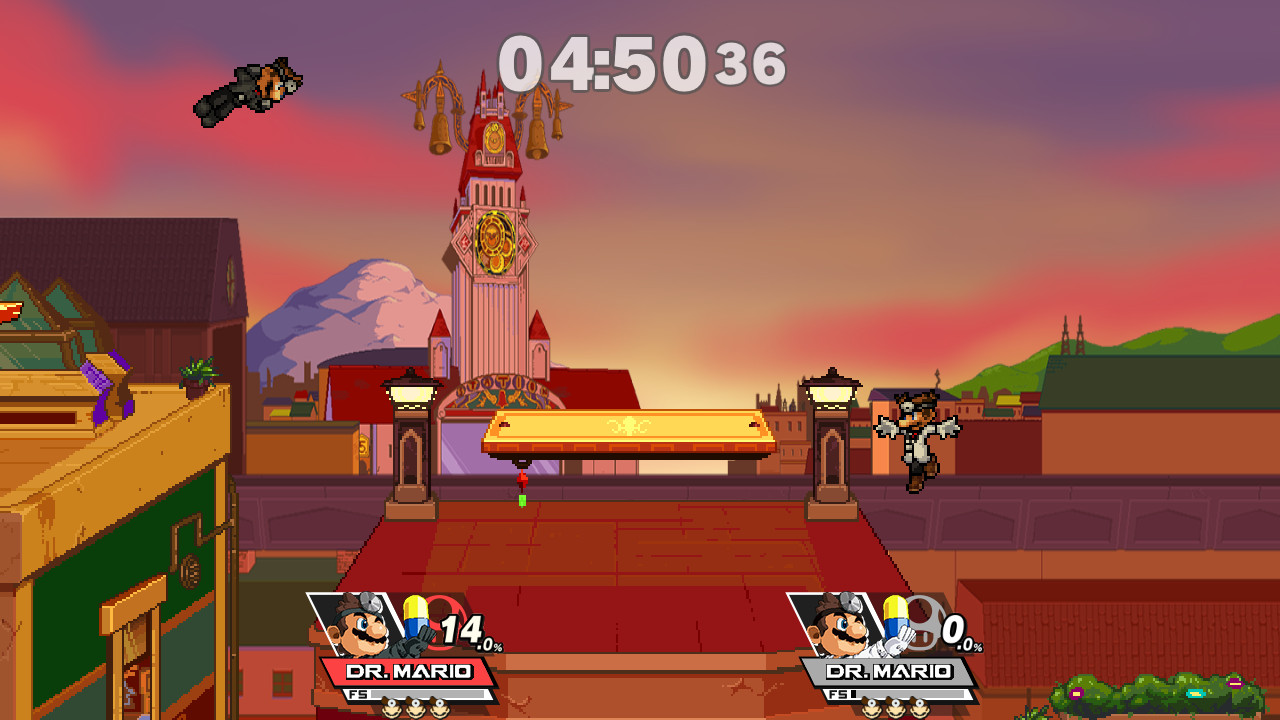Image resolution: width=1280 pixels, height=720 pixels.
Task: Click the standing Dr. Mario on the right platform
Action: pos(920,440)
